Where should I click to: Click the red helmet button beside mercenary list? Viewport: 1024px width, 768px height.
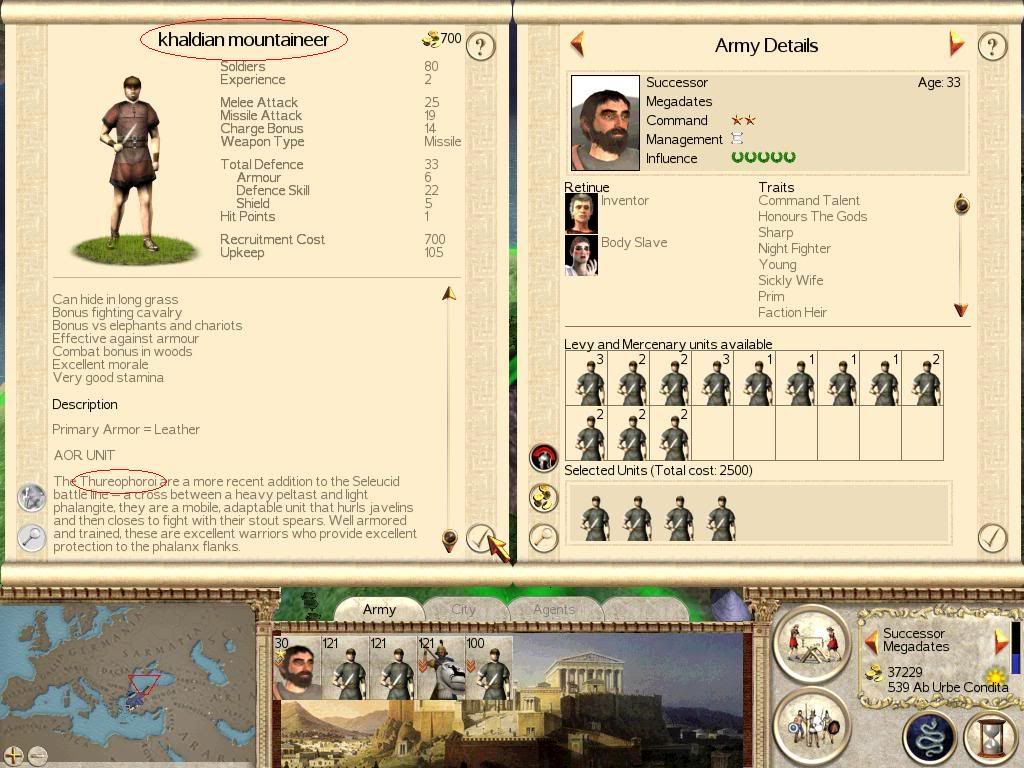click(x=543, y=458)
